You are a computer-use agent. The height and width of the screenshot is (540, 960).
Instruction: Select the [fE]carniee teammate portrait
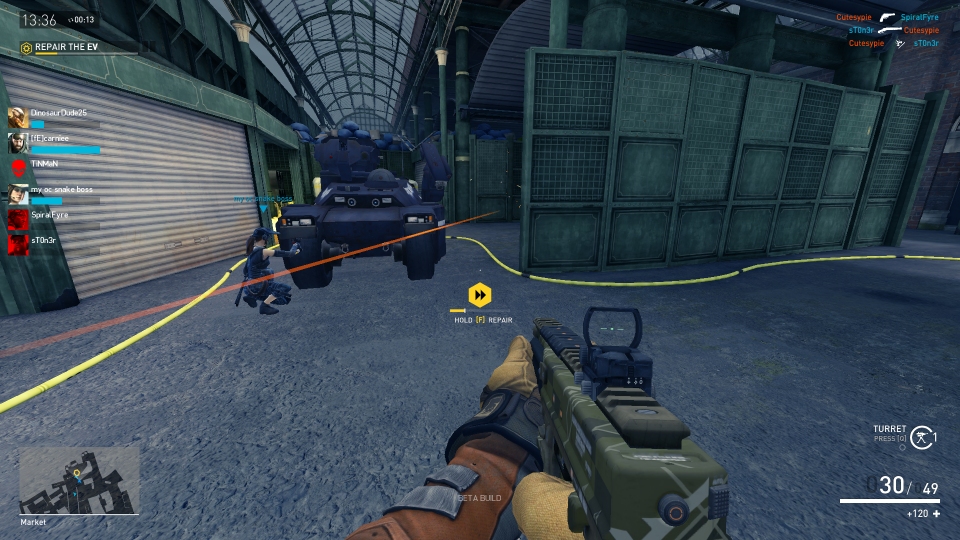click(17, 142)
